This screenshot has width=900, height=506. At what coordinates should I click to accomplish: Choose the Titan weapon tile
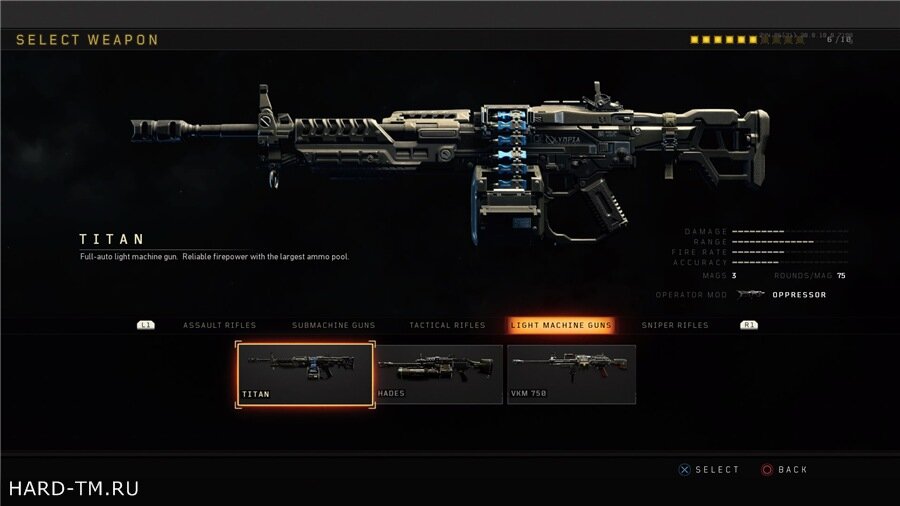coord(305,373)
